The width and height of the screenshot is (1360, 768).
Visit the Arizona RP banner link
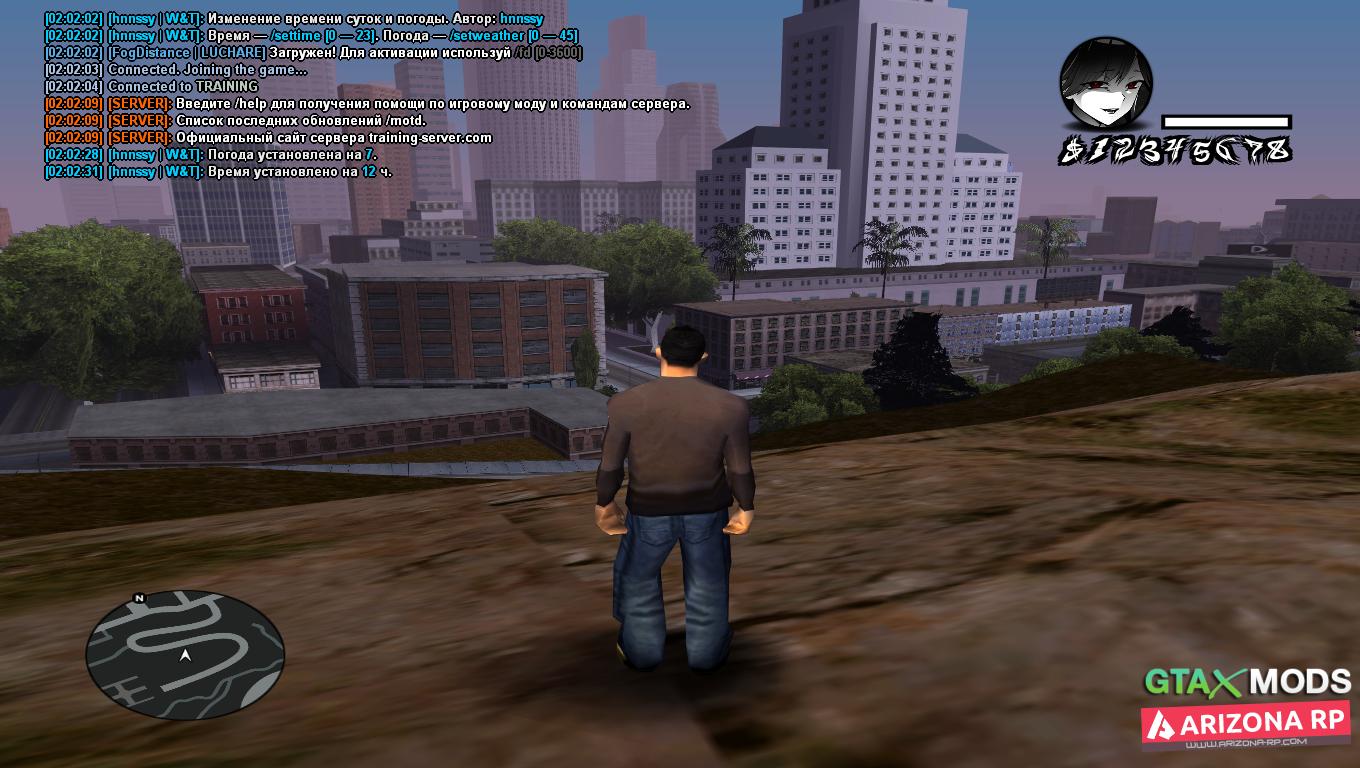(x=1246, y=725)
